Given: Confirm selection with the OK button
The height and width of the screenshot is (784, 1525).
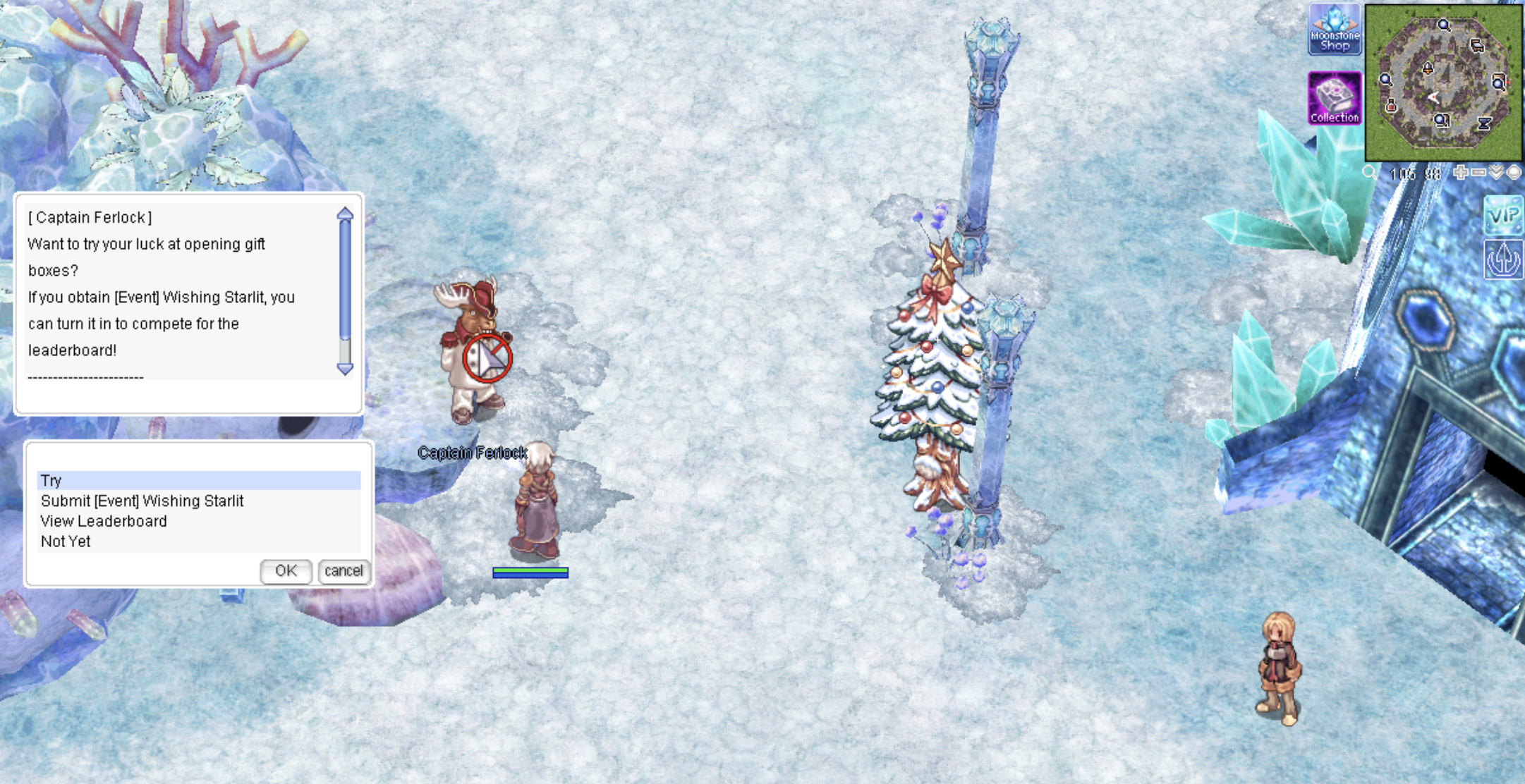Looking at the screenshot, I should (x=286, y=571).
